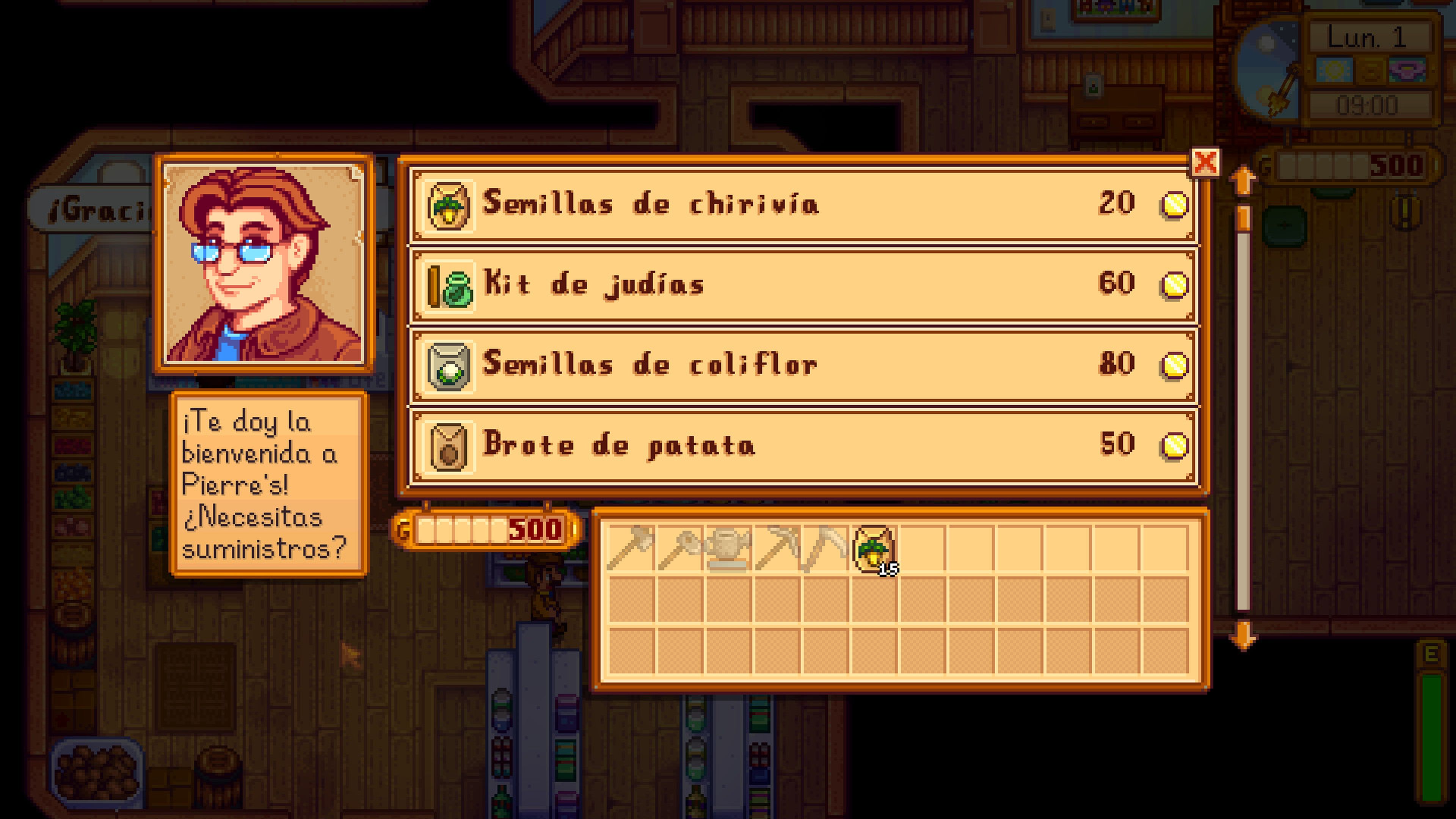Buy the Semillas de chirivía for 20 gold
The height and width of the screenshot is (819, 1456).
click(791, 205)
